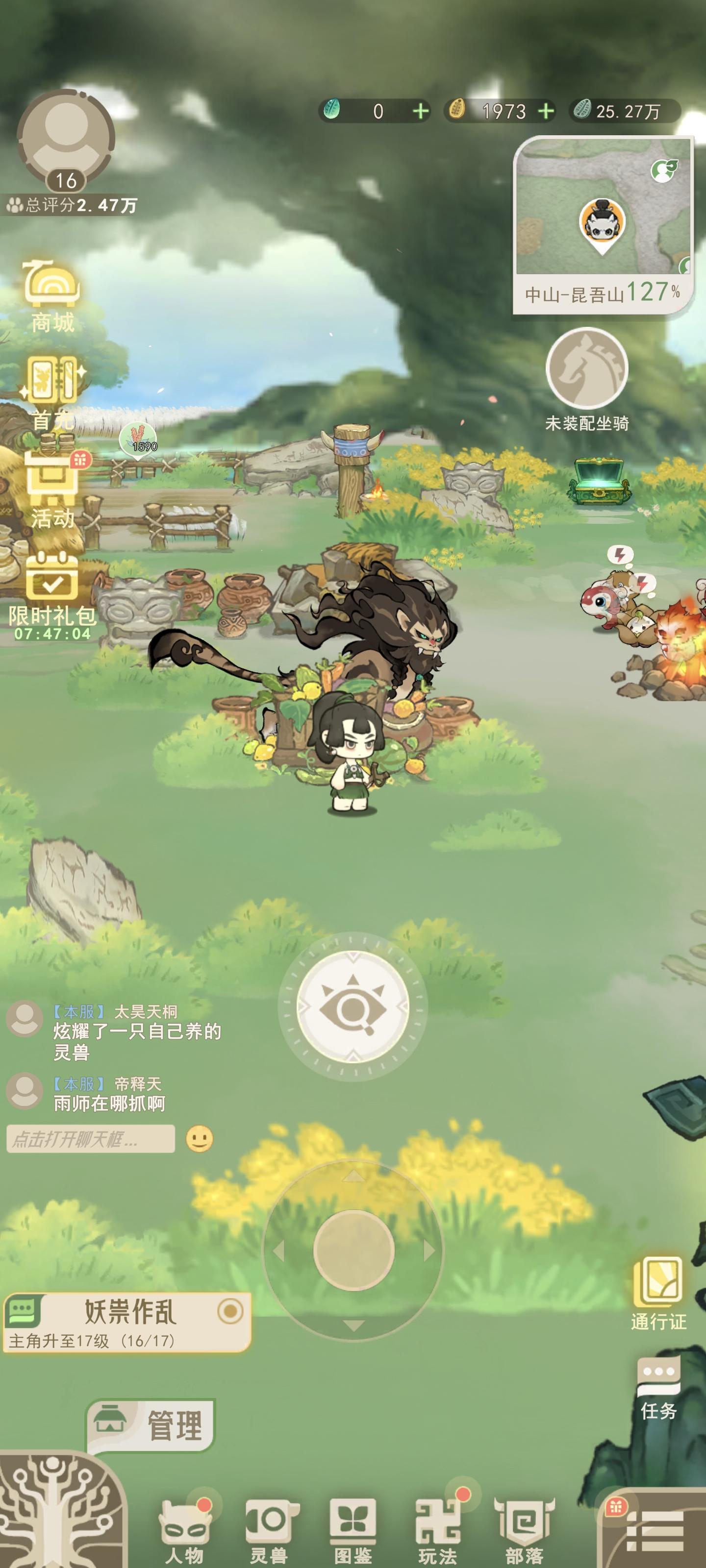The width and height of the screenshot is (706, 1568).
Task: Enter the 部落 tribe screen
Action: (524, 1523)
